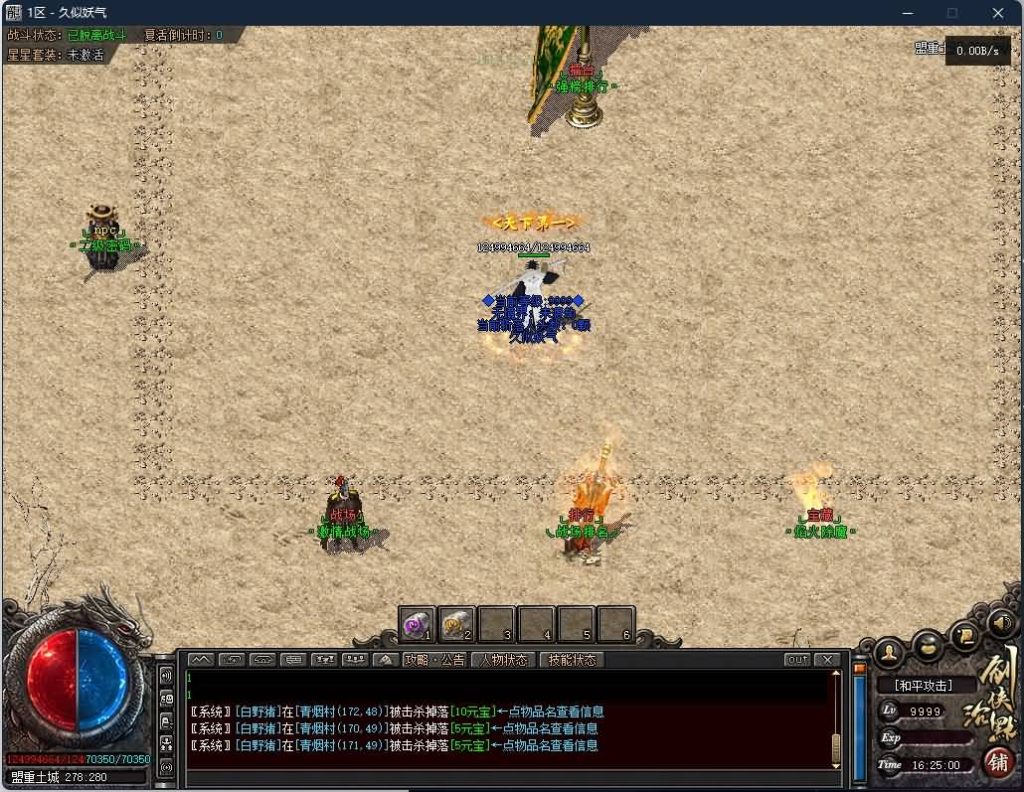
Task: Open the character portrait round button
Action: point(888,653)
